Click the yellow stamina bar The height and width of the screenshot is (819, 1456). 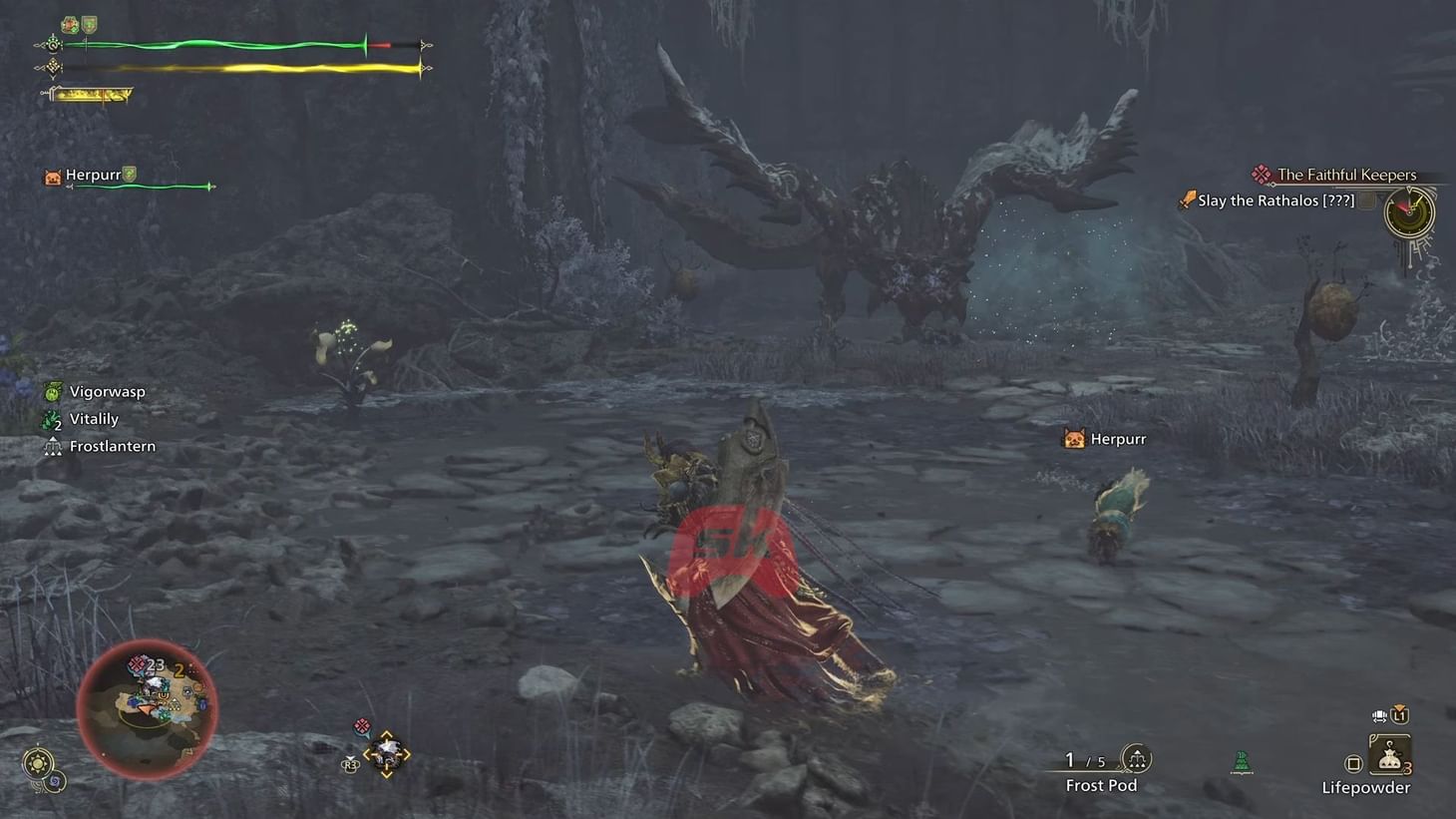(239, 68)
